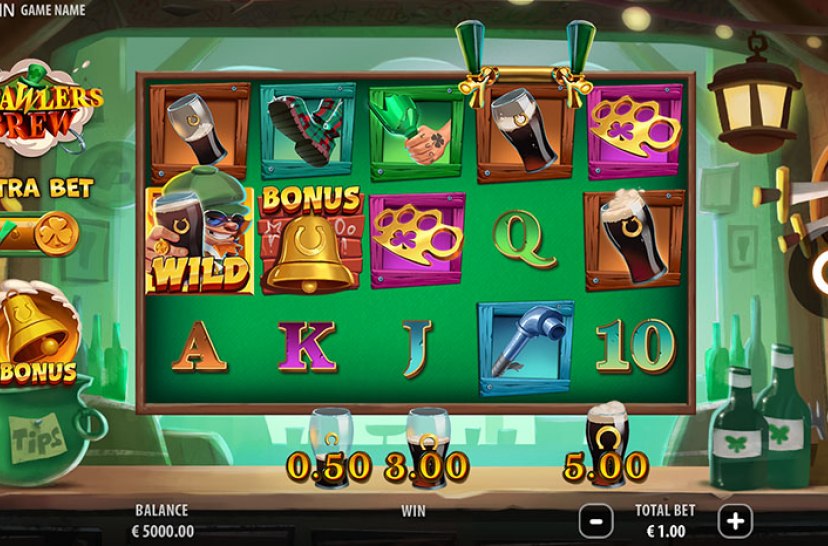Decrease total bet with the minus button
Image resolution: width=828 pixels, height=546 pixels.
pos(596,520)
